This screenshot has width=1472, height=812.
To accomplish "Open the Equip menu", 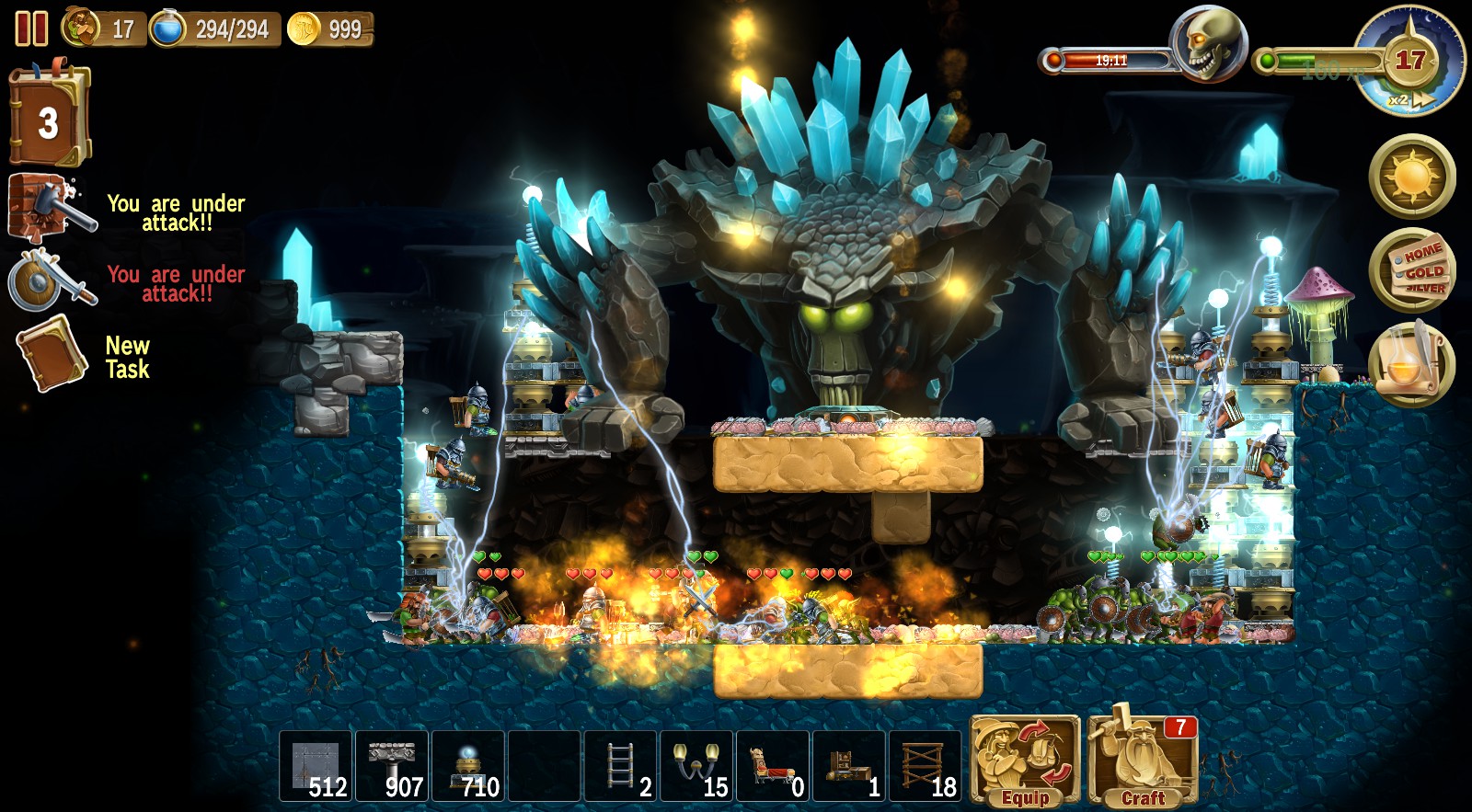I will pos(1024,763).
